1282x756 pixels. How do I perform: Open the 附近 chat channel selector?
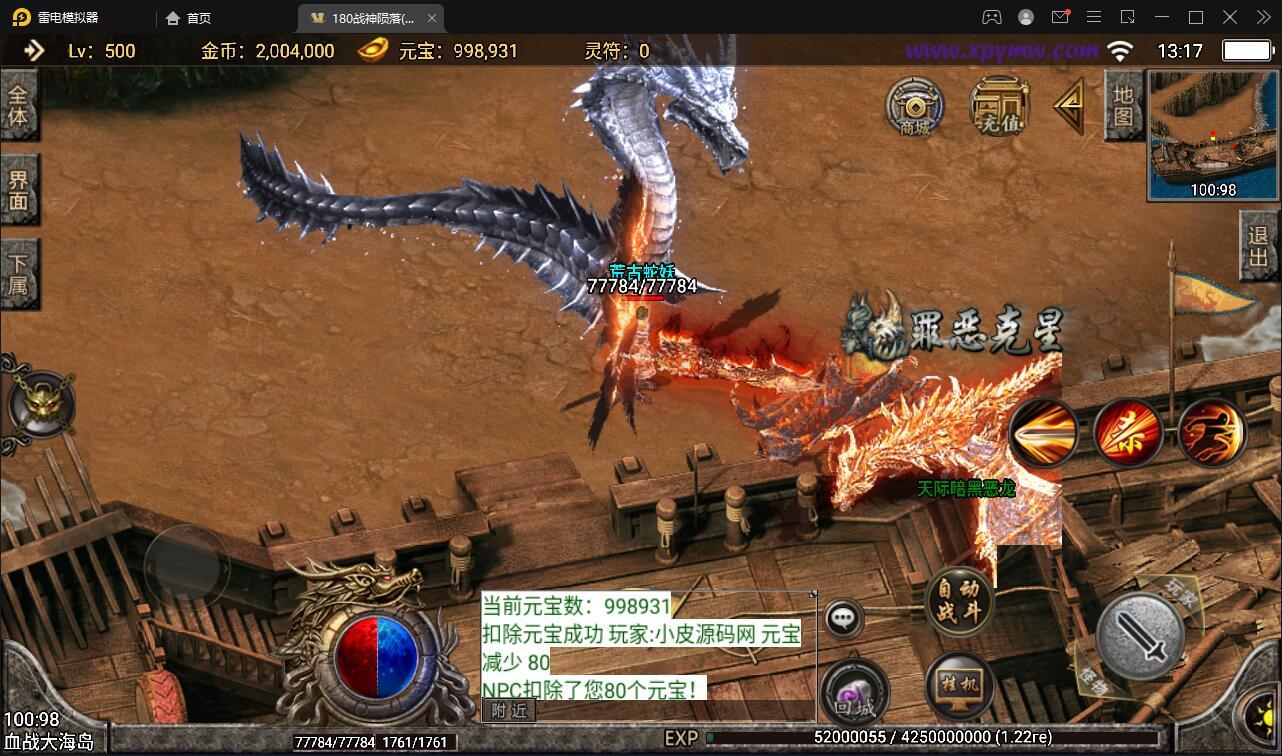tap(511, 710)
